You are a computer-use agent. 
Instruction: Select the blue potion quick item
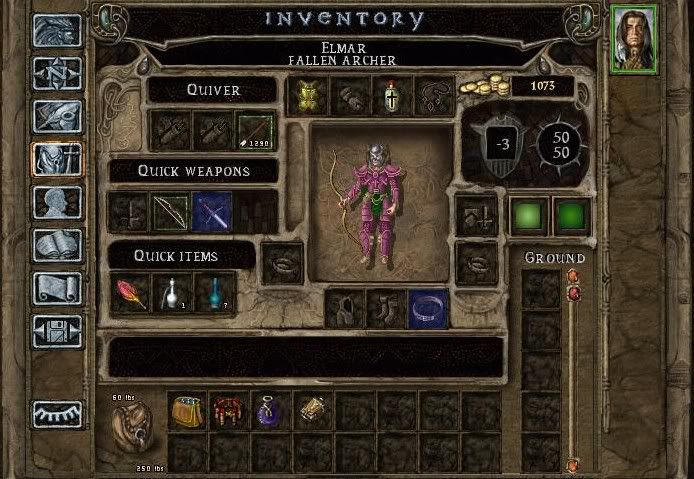pyautogui.click(x=214, y=294)
